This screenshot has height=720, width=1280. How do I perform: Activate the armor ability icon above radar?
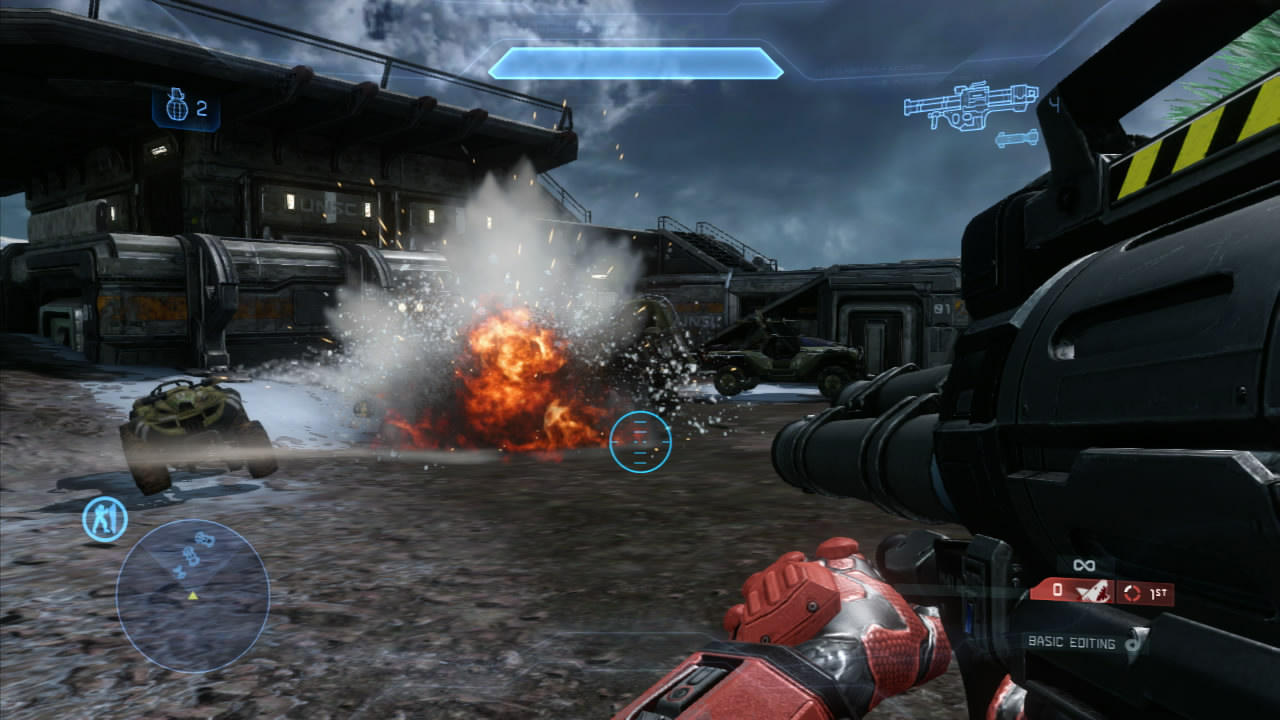(x=105, y=519)
